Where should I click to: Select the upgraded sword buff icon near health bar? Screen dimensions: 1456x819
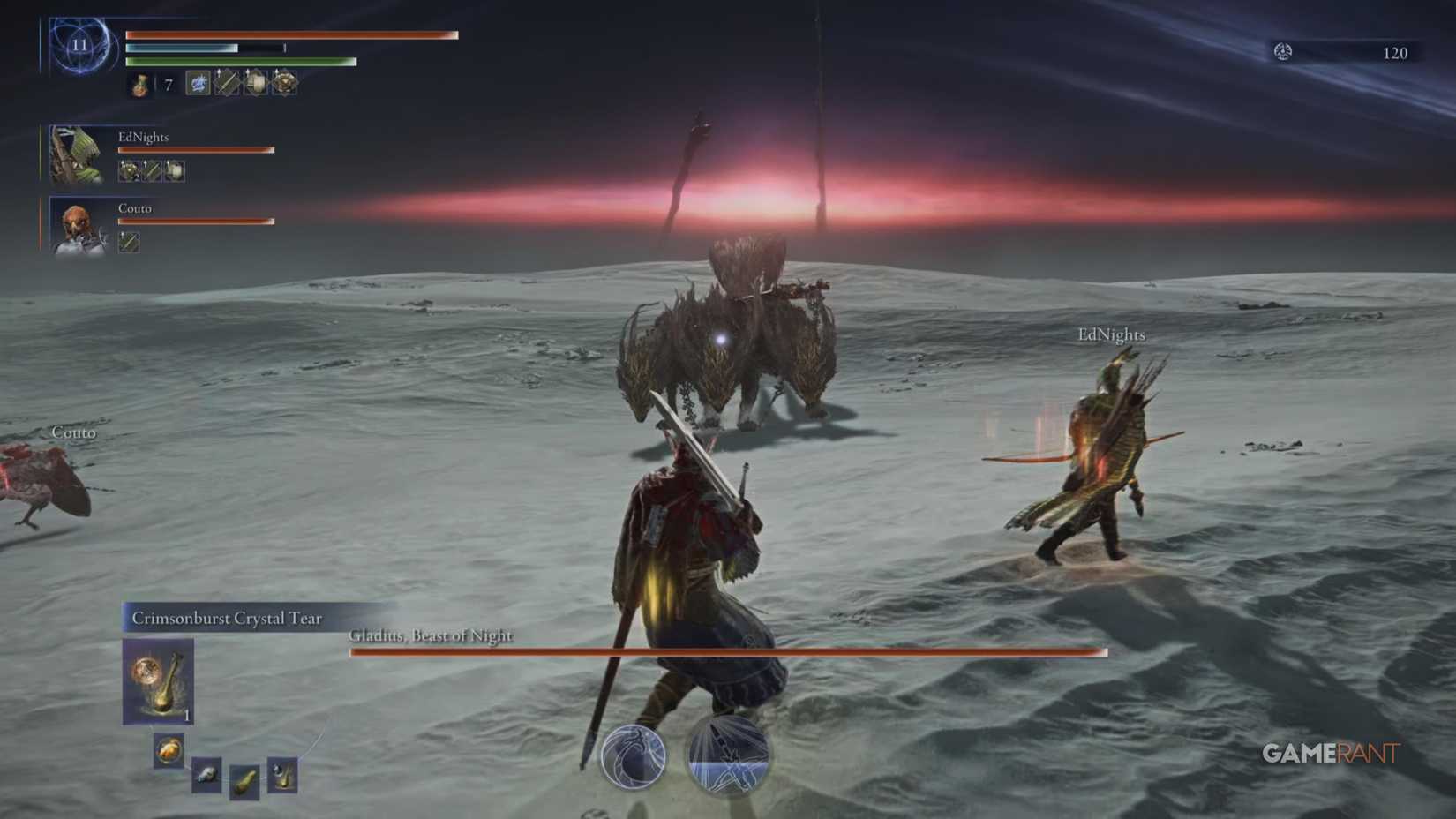[x=228, y=84]
